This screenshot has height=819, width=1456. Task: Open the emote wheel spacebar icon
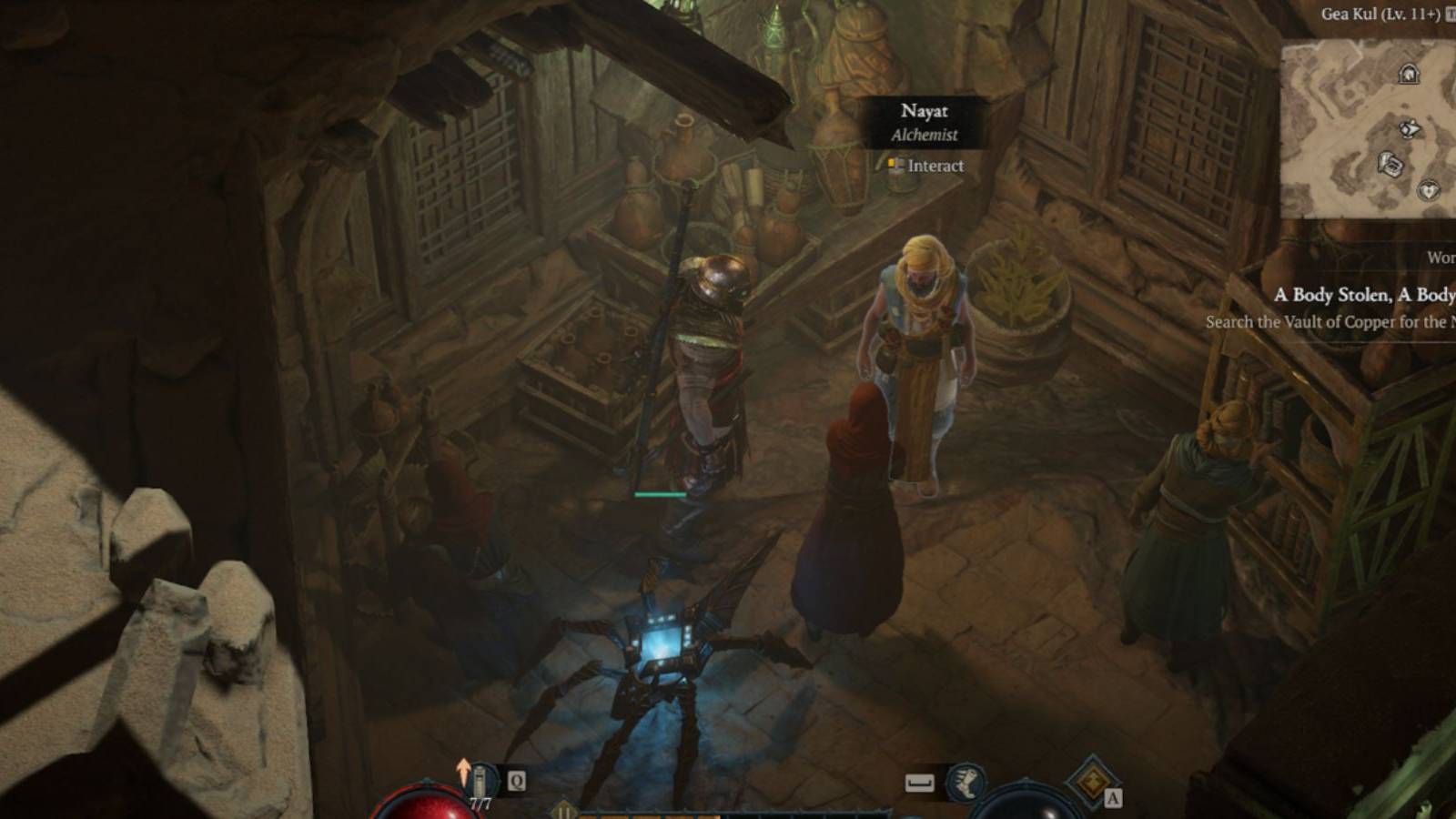917,781
